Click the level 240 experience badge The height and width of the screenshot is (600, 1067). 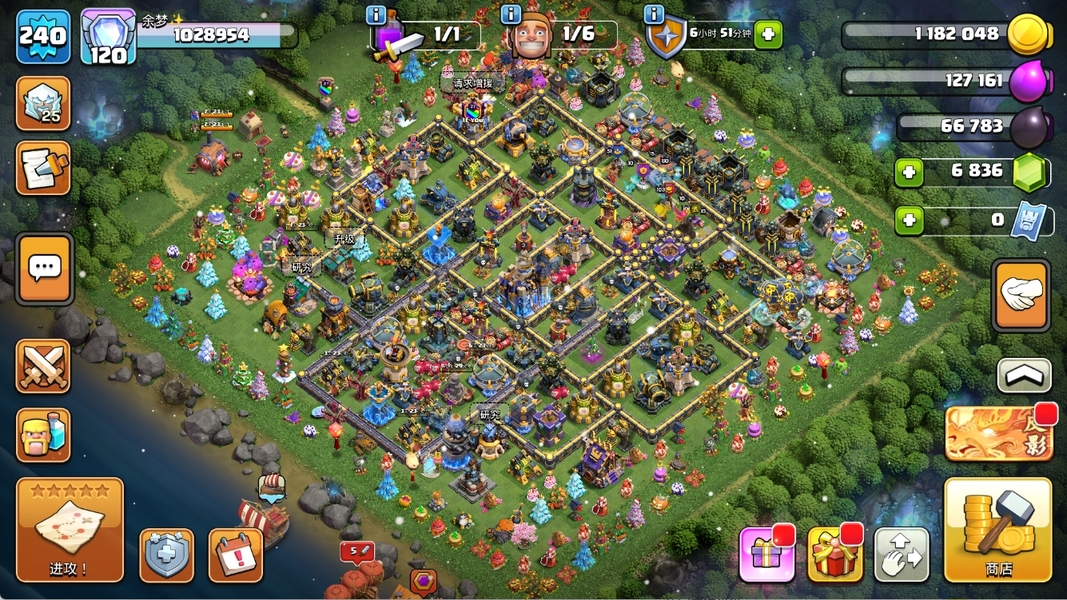click(x=43, y=37)
